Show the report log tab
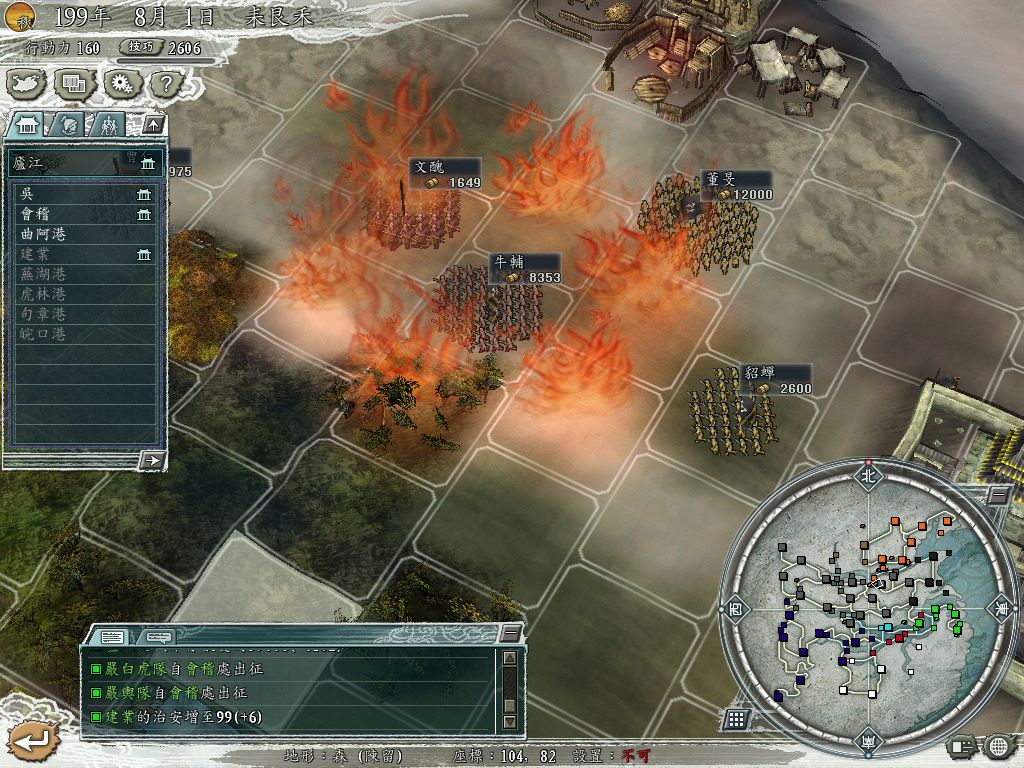1024x768 pixels. click(112, 636)
